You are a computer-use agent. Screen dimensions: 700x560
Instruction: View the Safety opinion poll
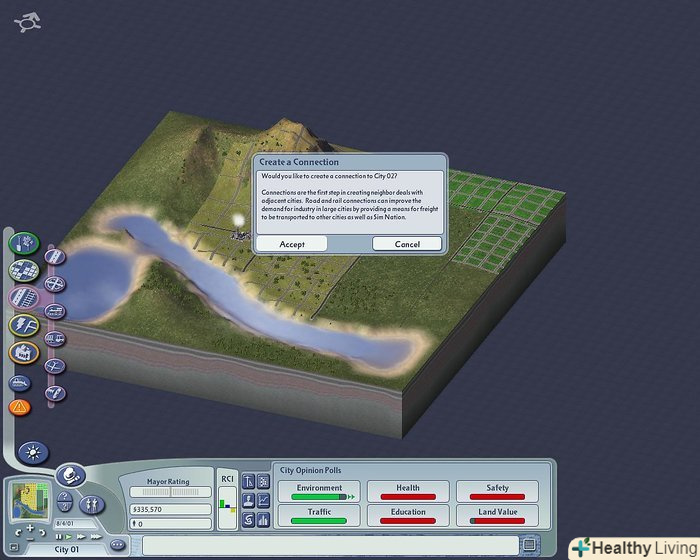(x=497, y=490)
